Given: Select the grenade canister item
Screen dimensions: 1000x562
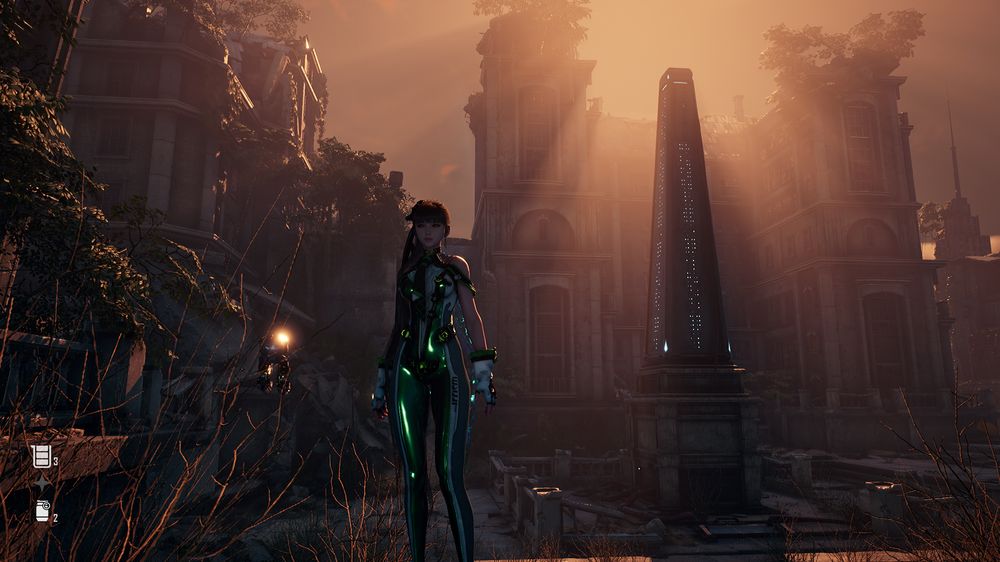Looking at the screenshot, I should (42, 512).
